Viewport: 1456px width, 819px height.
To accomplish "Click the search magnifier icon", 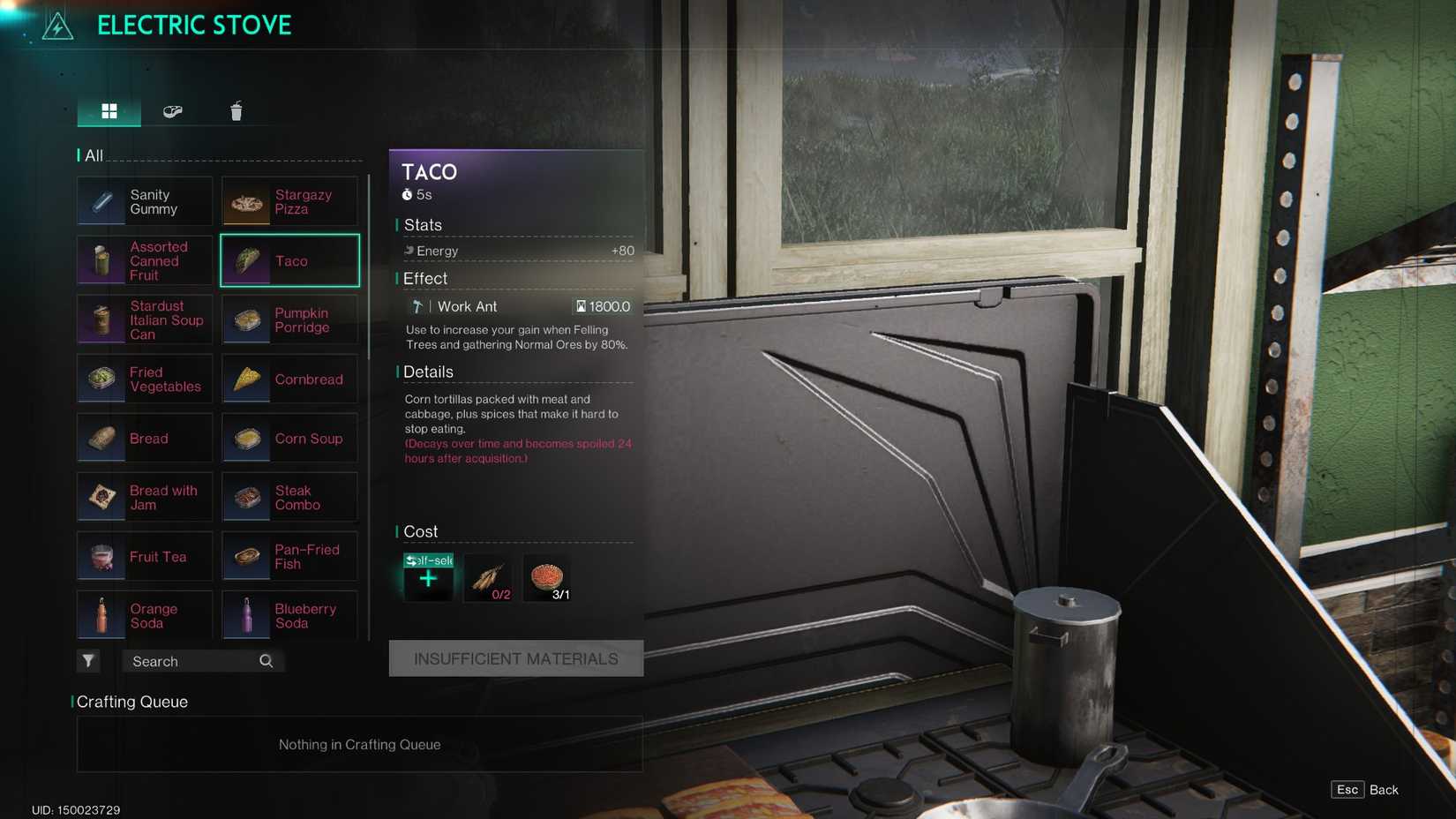I will click(266, 660).
